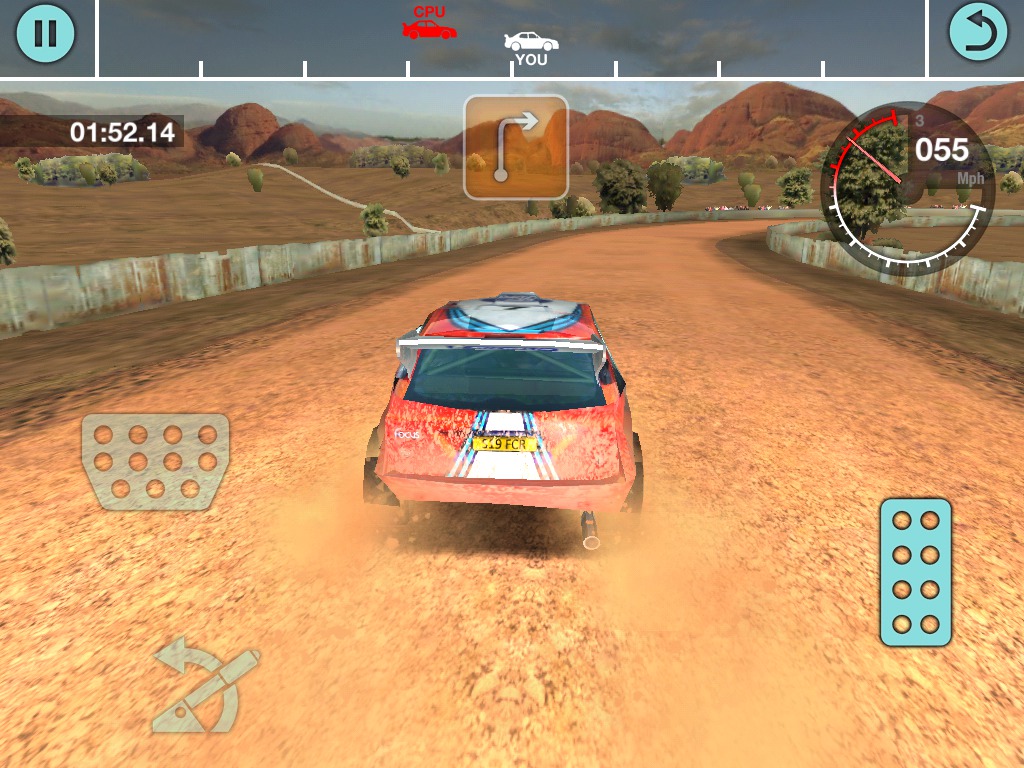Pause the race
1024x768 pixels.
tap(45, 33)
